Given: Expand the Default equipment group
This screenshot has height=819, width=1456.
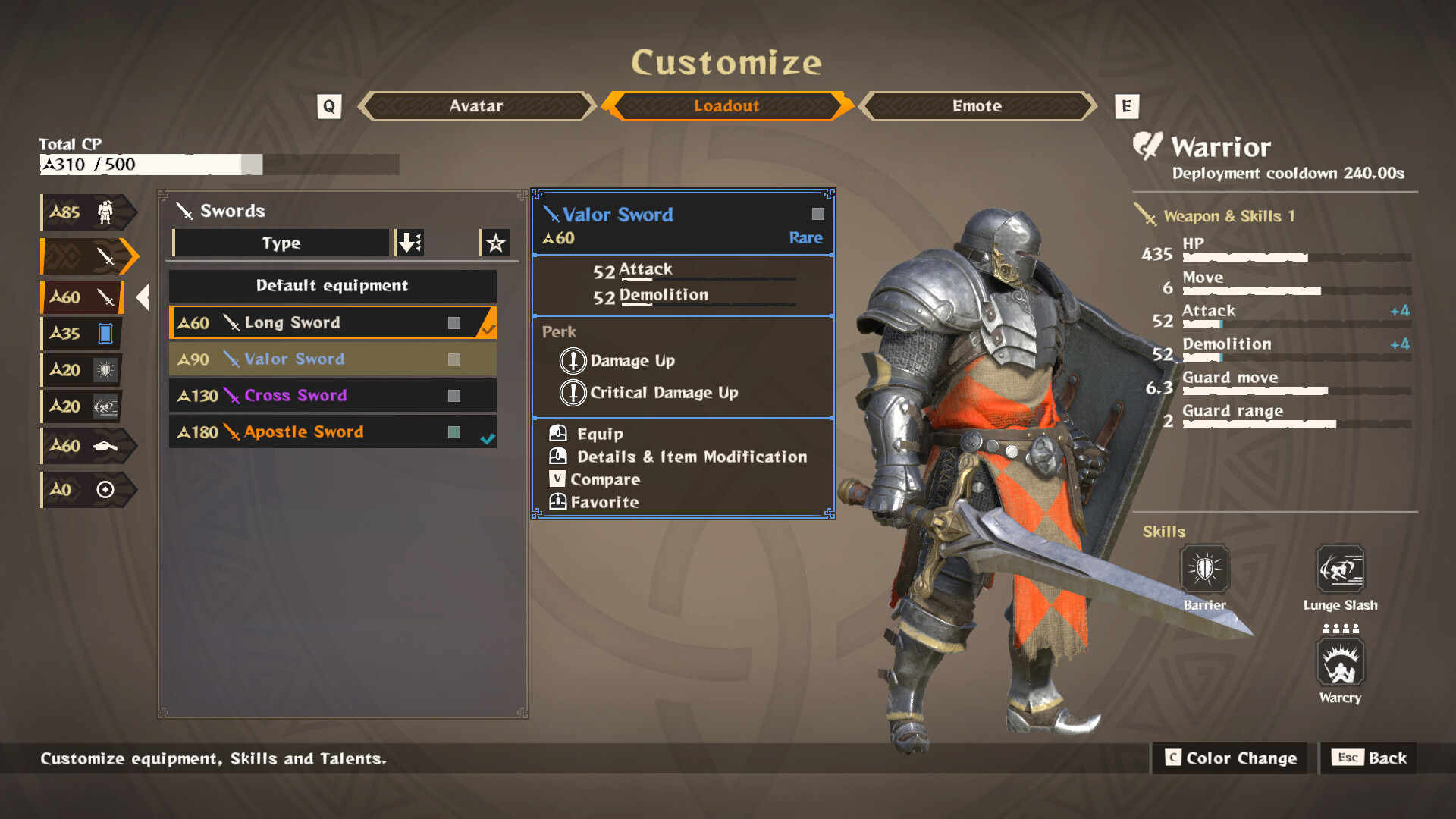Looking at the screenshot, I should pos(332,286).
